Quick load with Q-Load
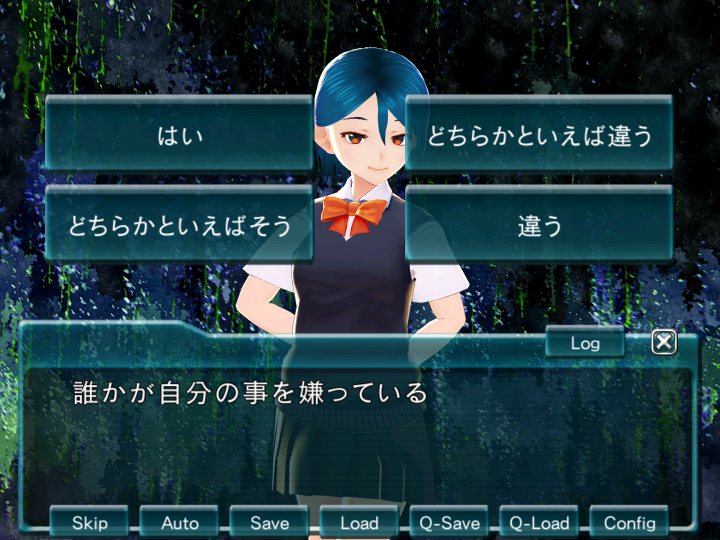 540,522
